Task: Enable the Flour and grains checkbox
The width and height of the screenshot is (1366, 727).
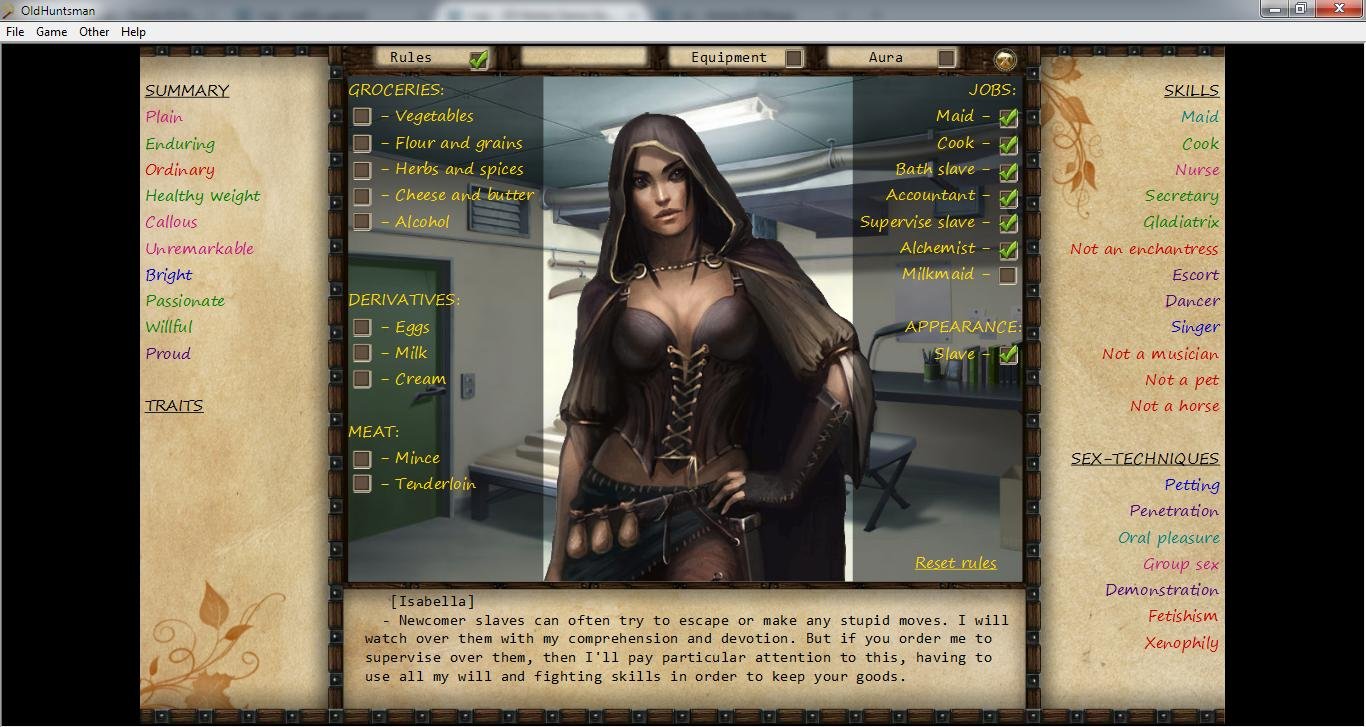Action: (362, 144)
